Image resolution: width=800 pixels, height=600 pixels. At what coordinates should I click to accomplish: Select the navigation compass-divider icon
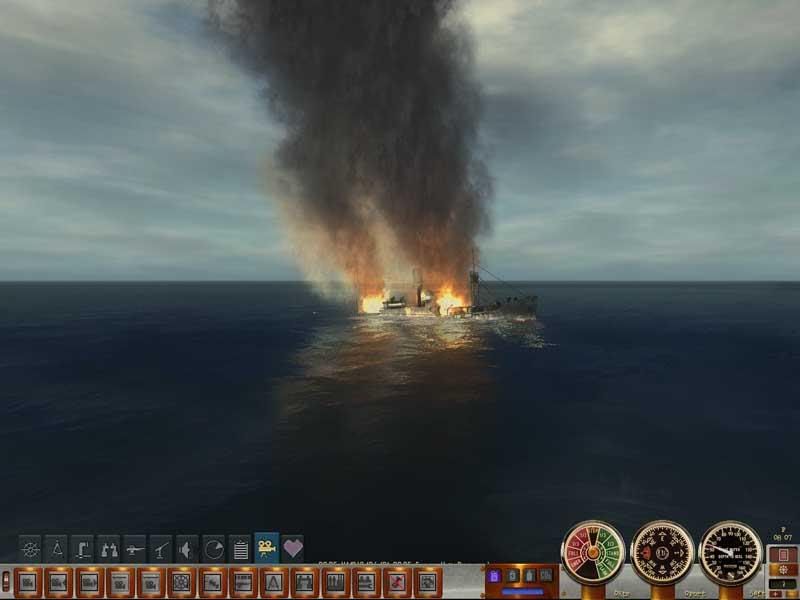56,548
